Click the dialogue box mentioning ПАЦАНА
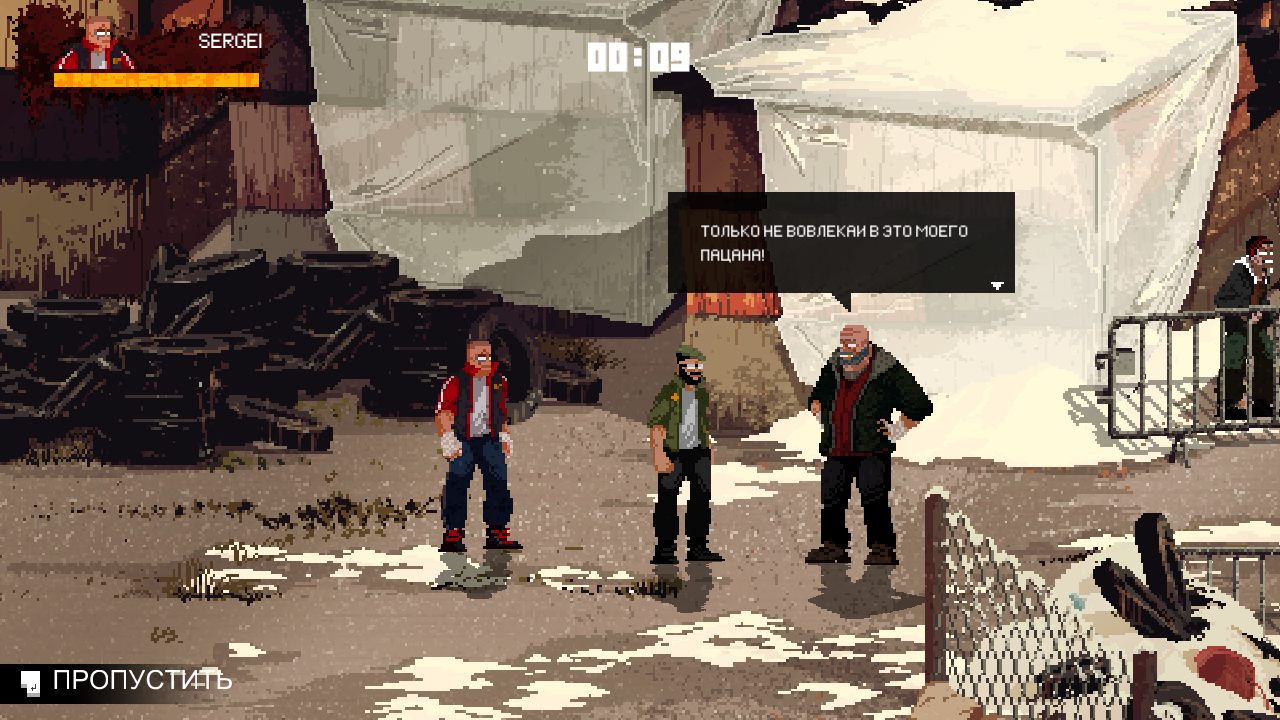The height and width of the screenshot is (720, 1280). pyautogui.click(x=840, y=243)
